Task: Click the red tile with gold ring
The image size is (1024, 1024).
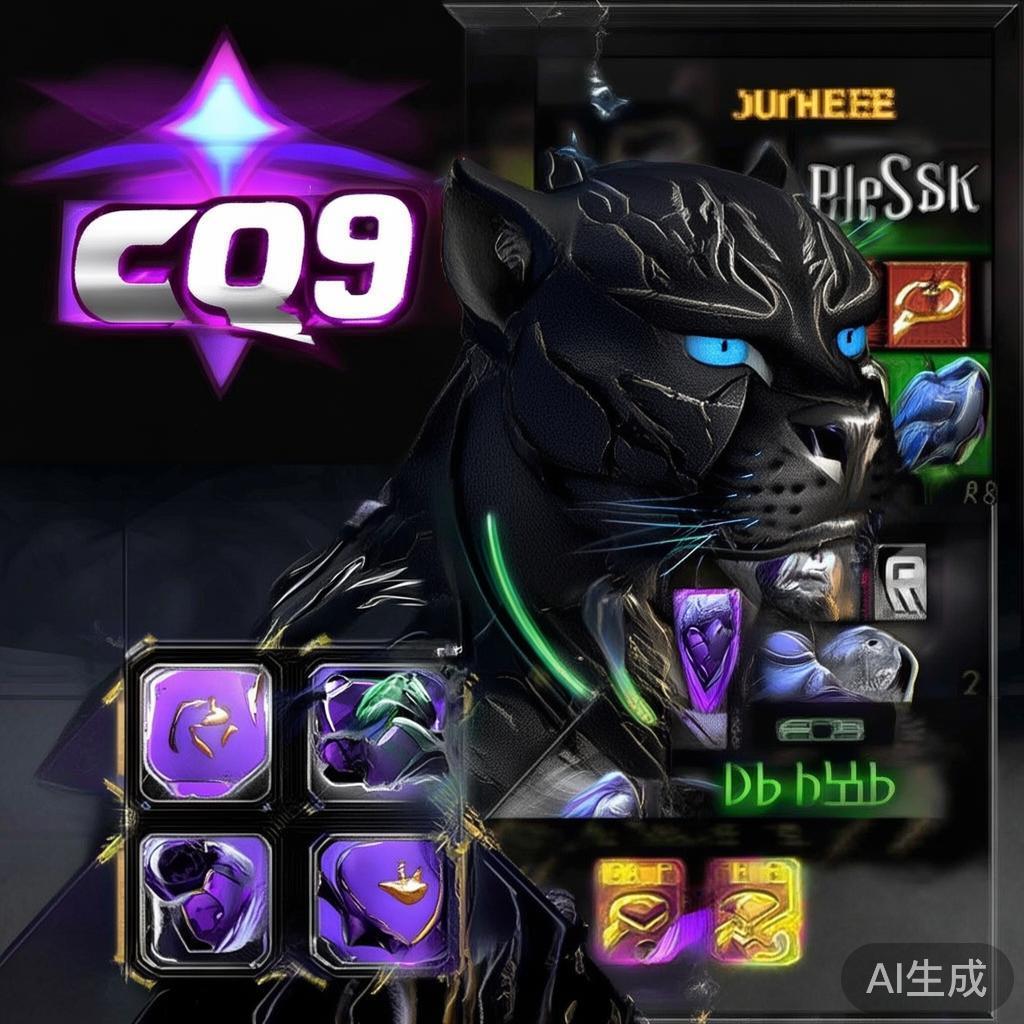Action: pos(929,305)
